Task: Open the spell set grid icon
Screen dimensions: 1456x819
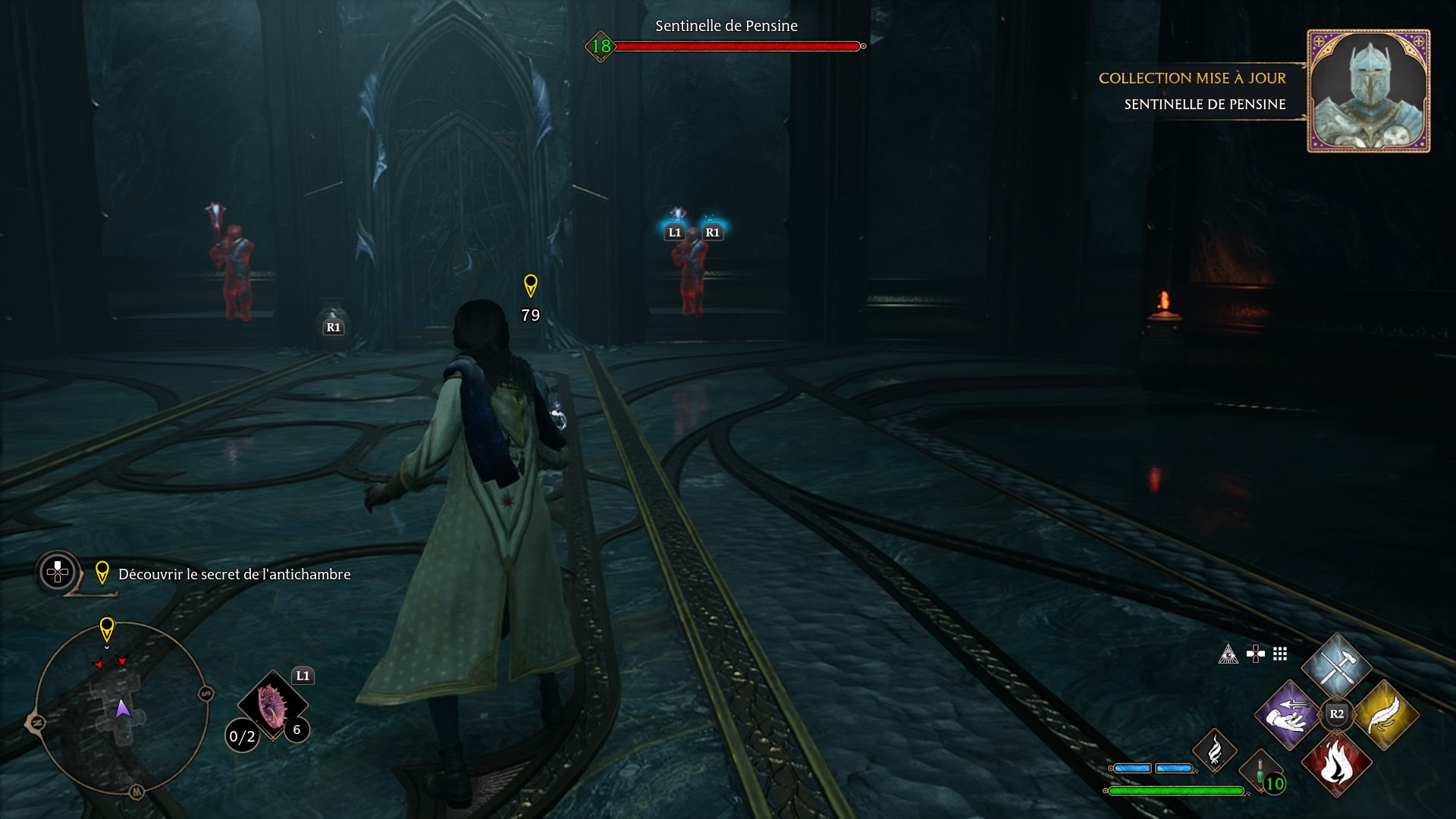Action: click(x=1280, y=654)
